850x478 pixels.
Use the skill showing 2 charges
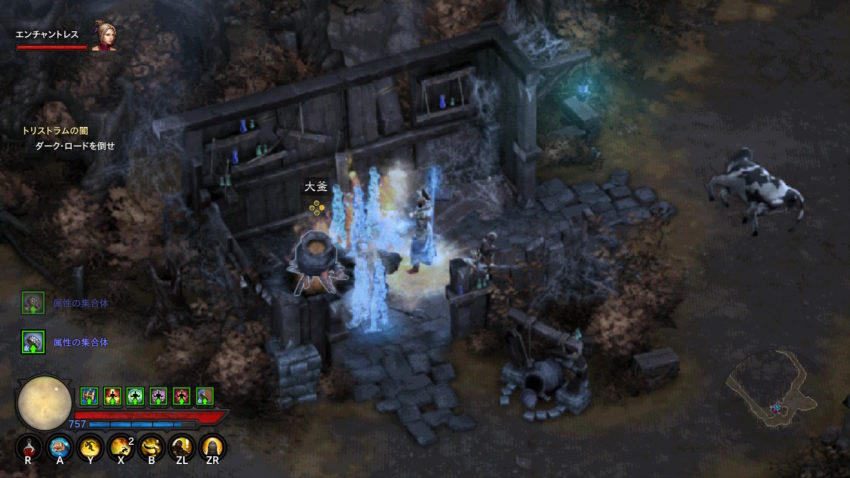(122, 447)
